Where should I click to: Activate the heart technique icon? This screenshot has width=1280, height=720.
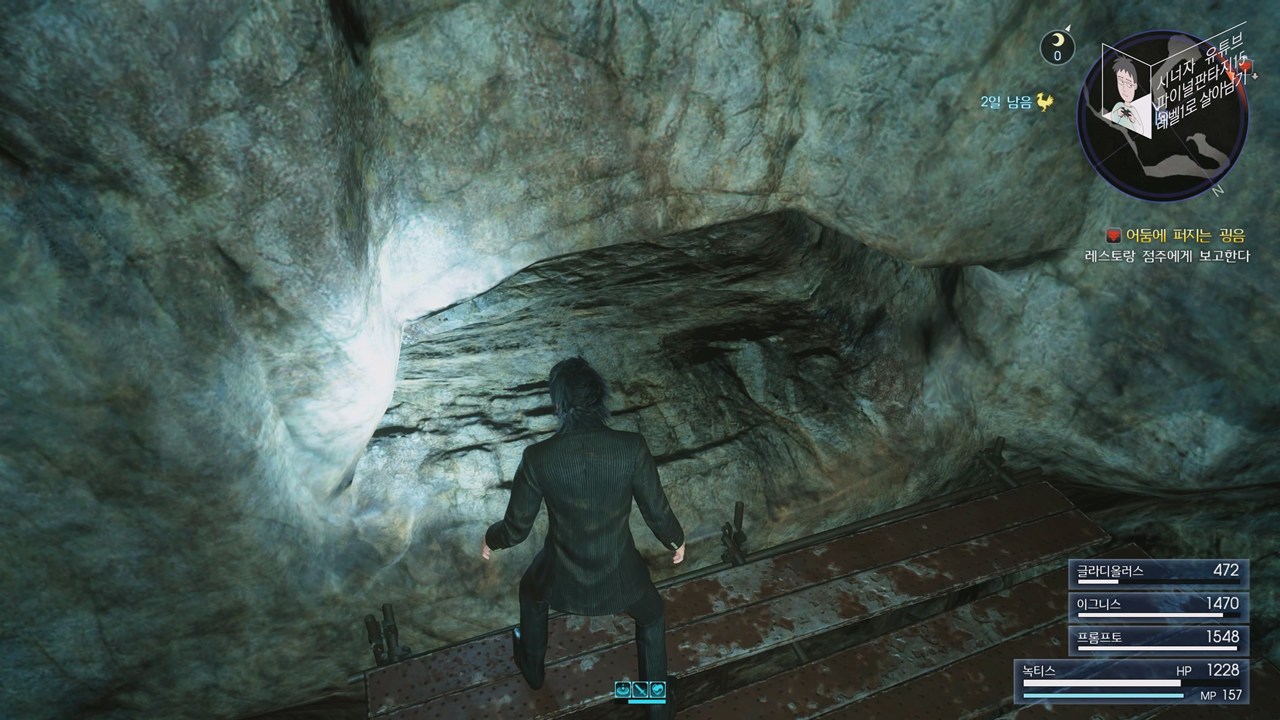tap(657, 689)
